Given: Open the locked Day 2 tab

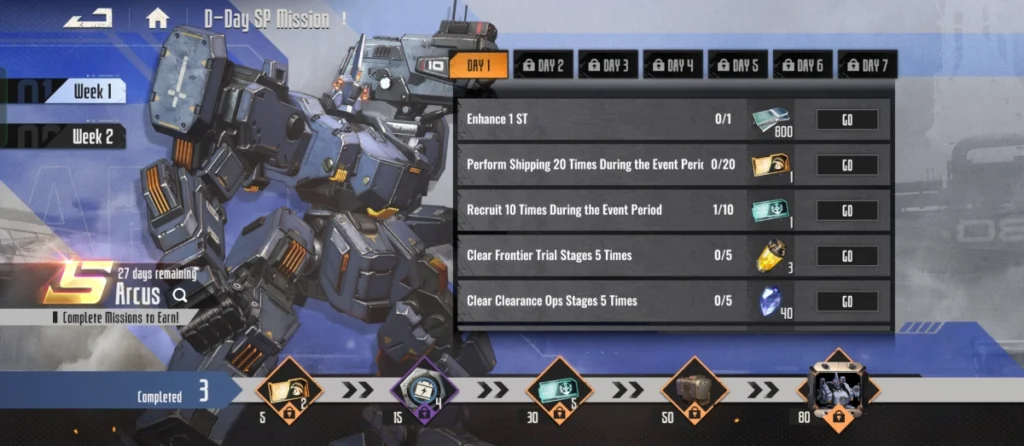Looking at the screenshot, I should coord(543,66).
